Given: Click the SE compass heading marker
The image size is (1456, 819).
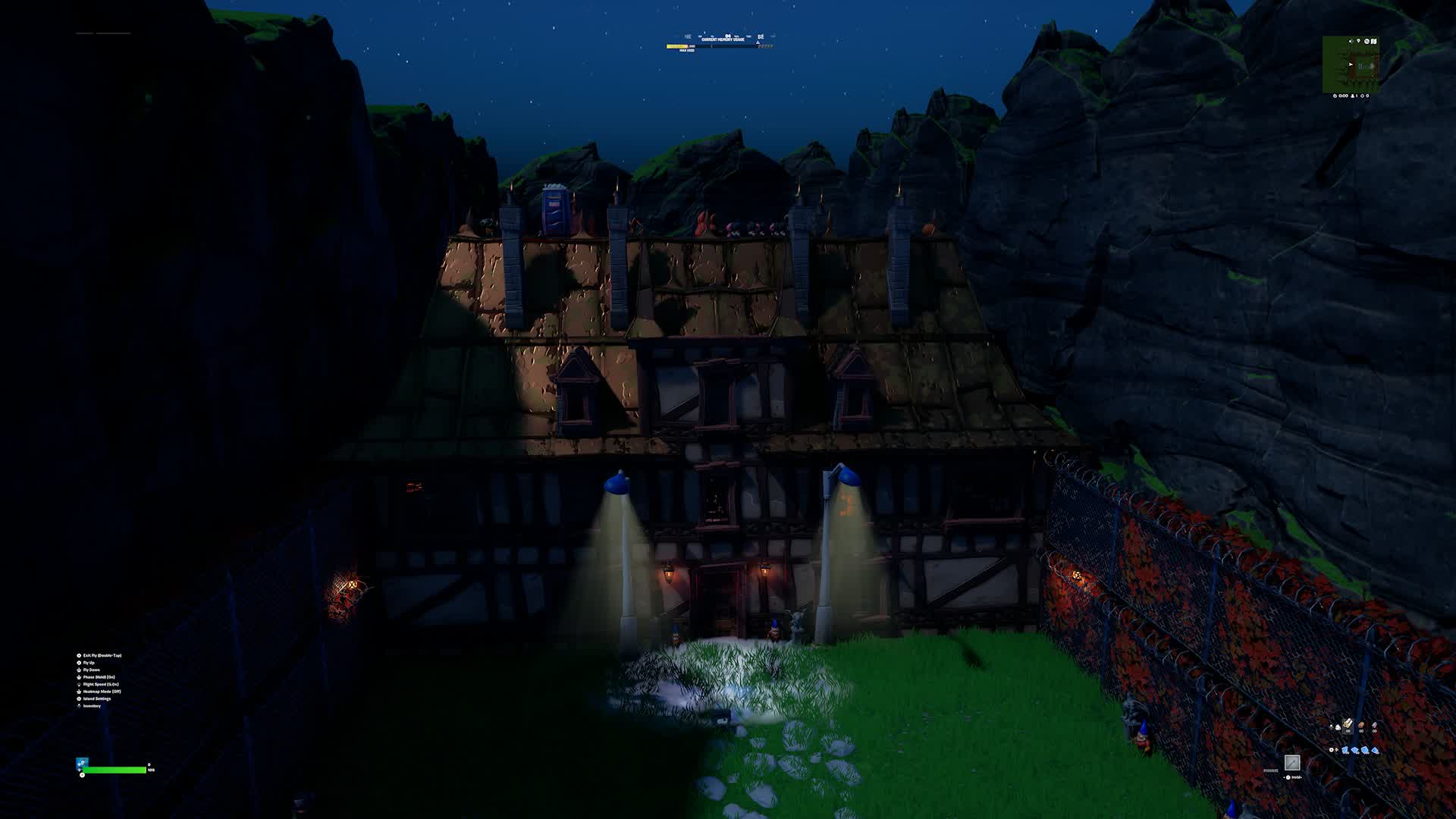Looking at the screenshot, I should coord(761,36).
